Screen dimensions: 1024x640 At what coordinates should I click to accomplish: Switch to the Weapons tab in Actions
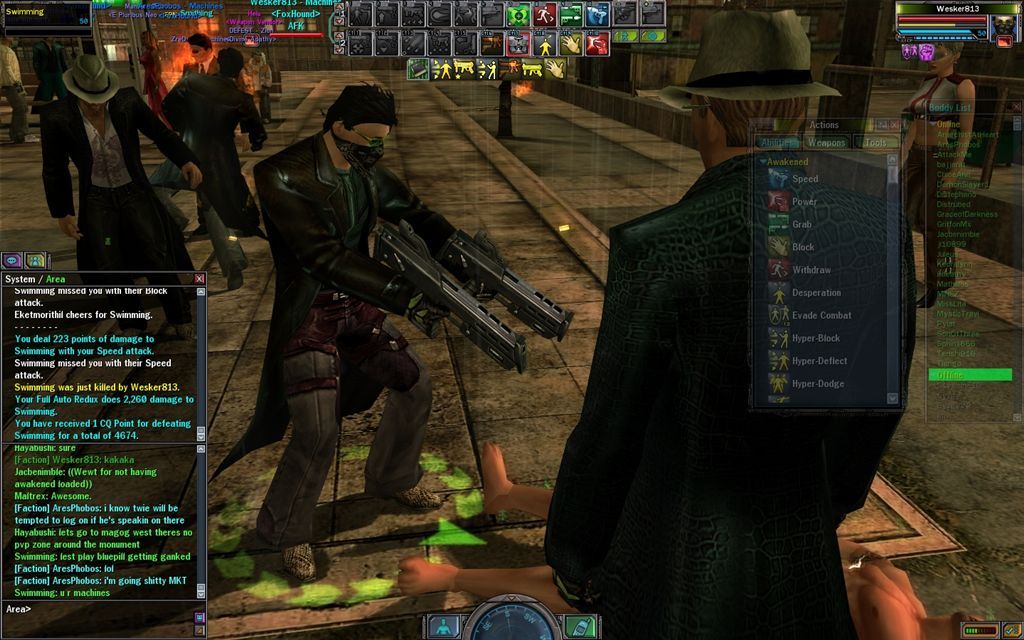click(827, 143)
